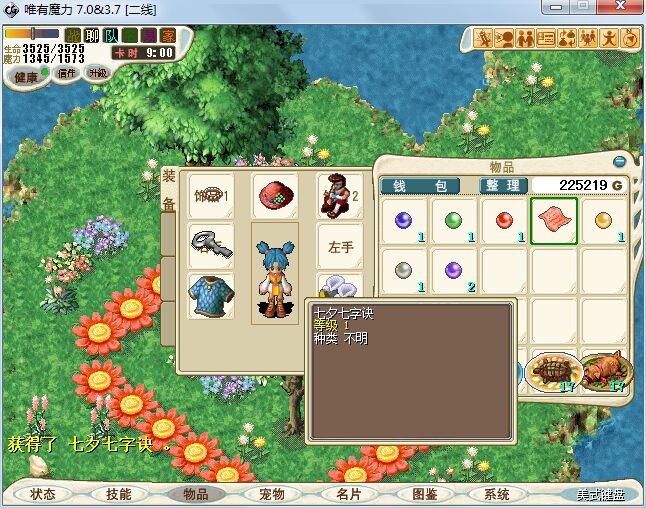
Task: Open the 技能 skills menu
Action: tap(119, 494)
